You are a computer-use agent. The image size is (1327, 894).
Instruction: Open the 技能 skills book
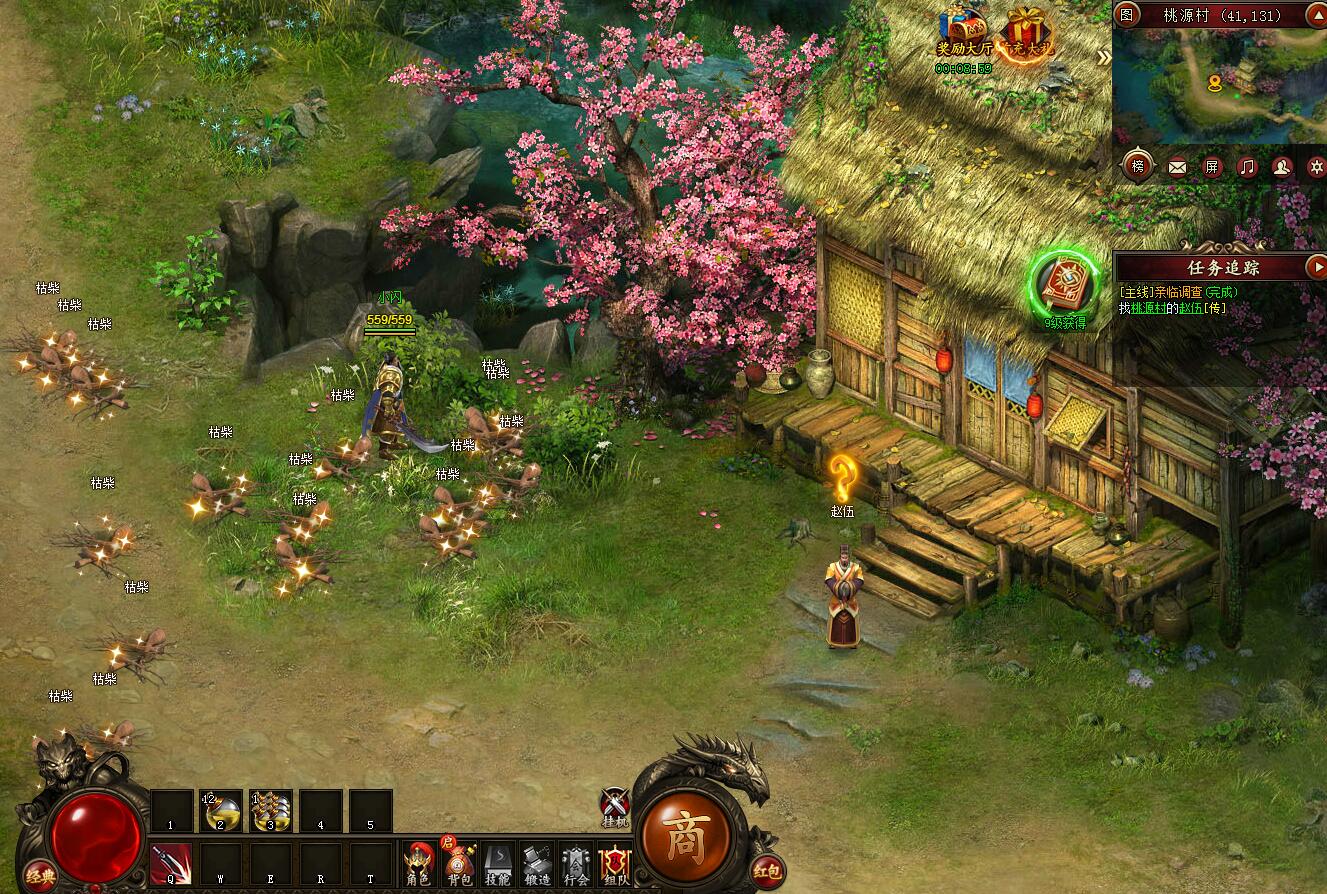pyautogui.click(x=498, y=863)
